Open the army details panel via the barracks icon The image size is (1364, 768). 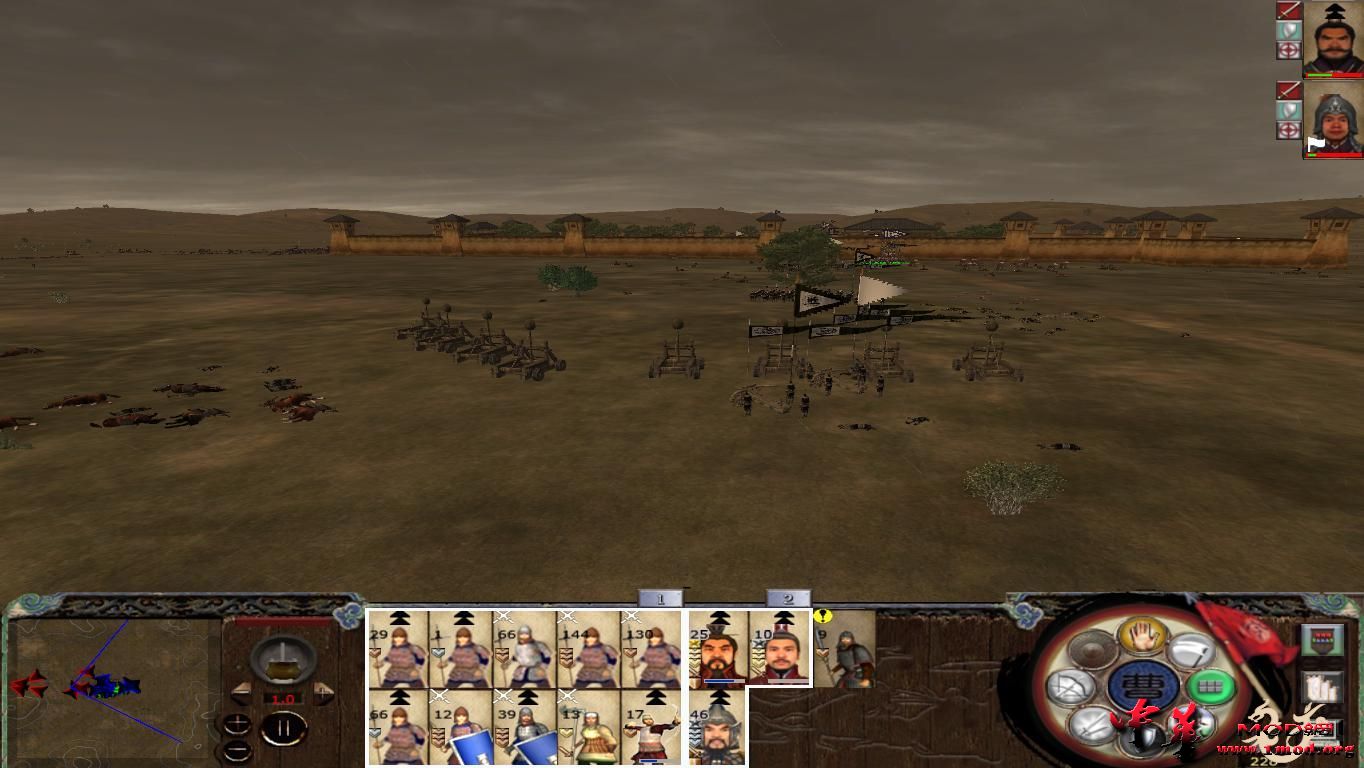point(1320,639)
